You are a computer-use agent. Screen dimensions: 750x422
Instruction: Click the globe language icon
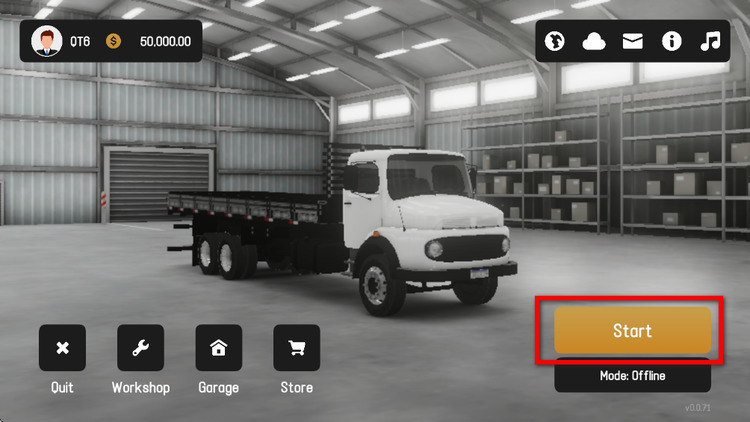pos(556,41)
